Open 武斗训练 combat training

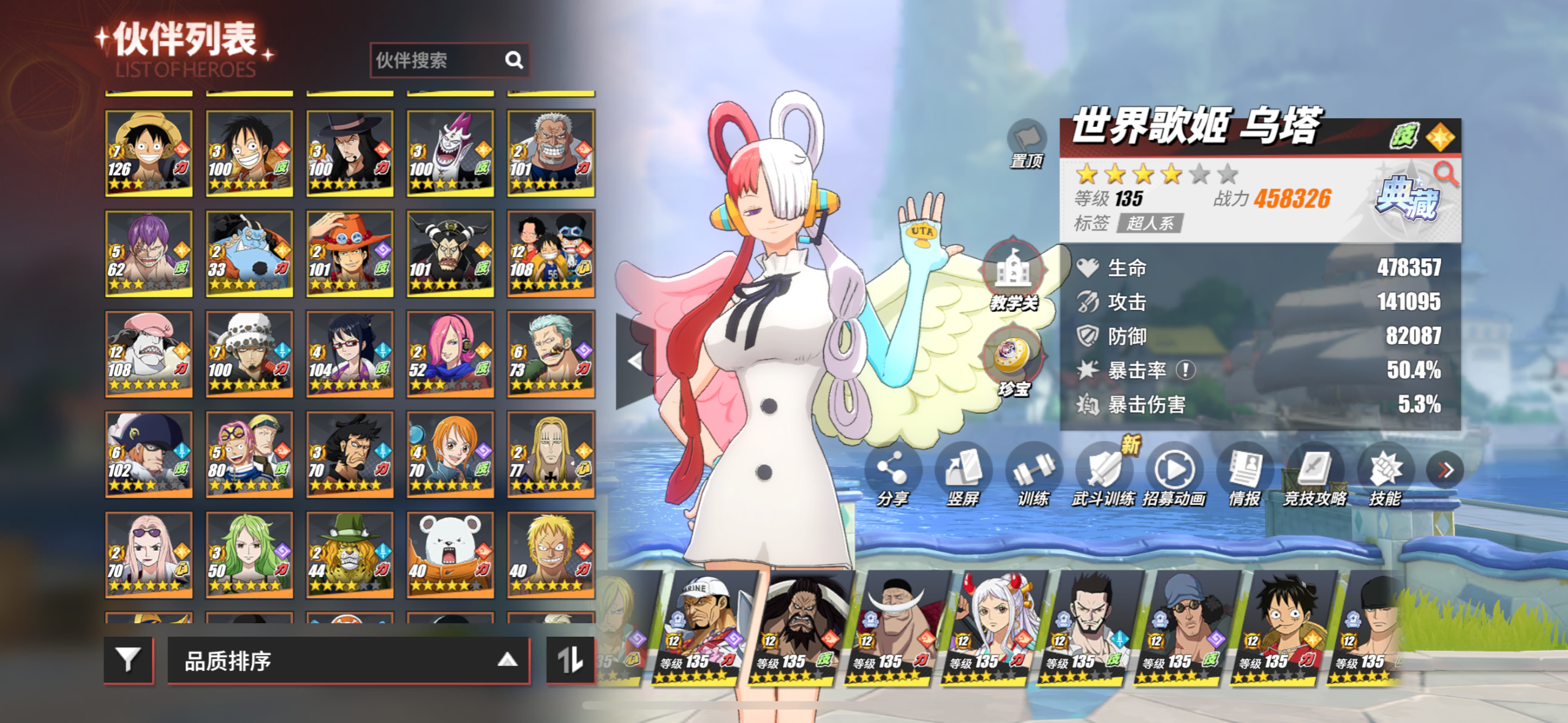(1104, 475)
